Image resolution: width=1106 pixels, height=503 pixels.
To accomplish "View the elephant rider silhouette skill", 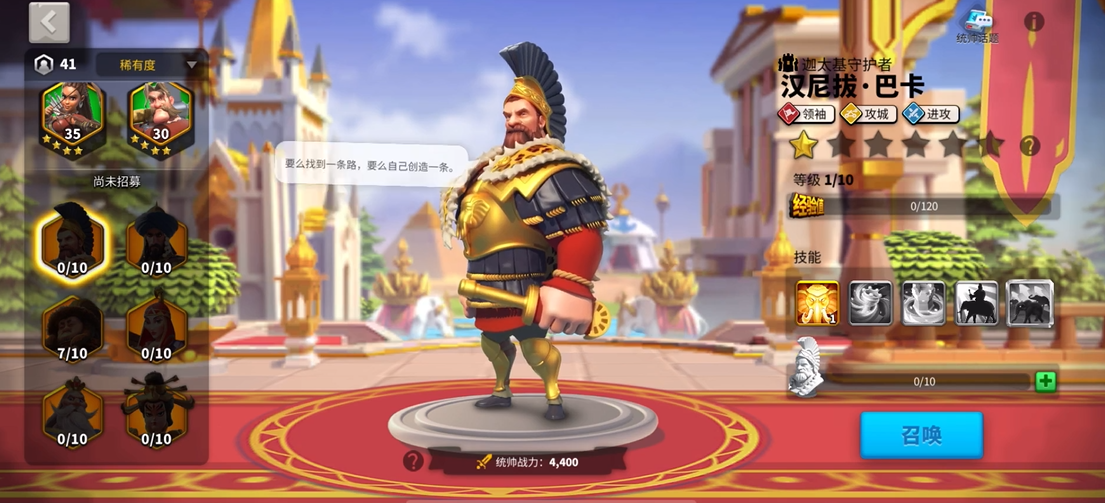I will pyautogui.click(x=976, y=303).
